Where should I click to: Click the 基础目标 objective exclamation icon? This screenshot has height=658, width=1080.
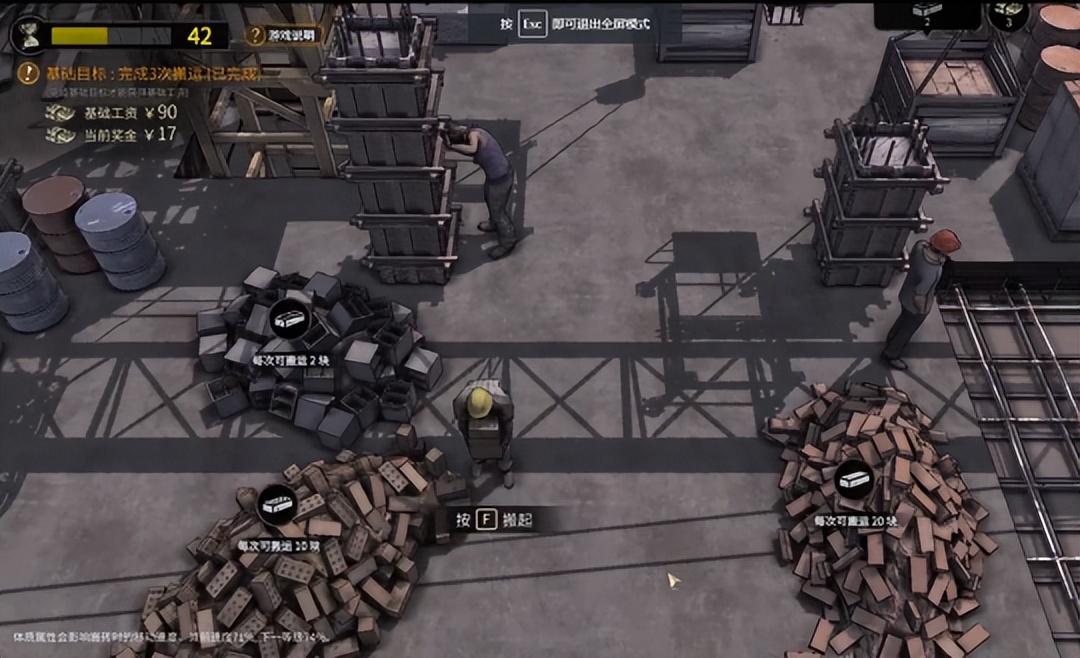click(x=28, y=73)
